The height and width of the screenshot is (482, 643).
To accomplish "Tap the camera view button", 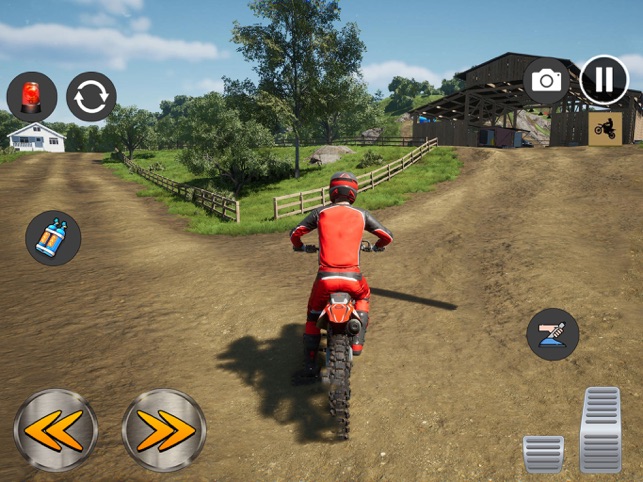I will [547, 81].
